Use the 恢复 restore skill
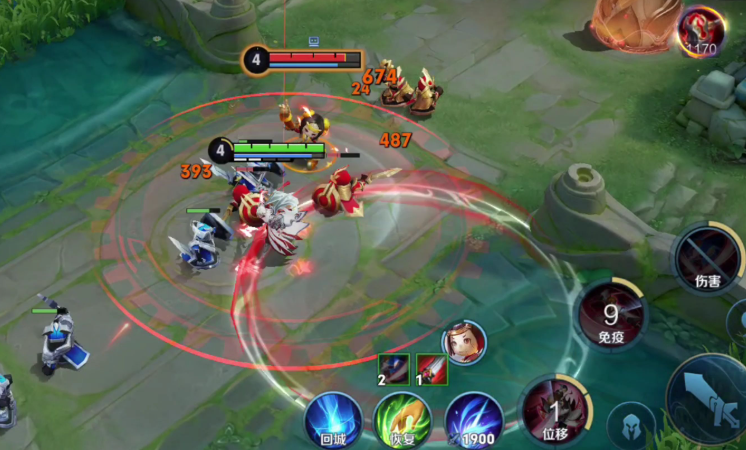This screenshot has width=746, height=450. tap(402, 420)
